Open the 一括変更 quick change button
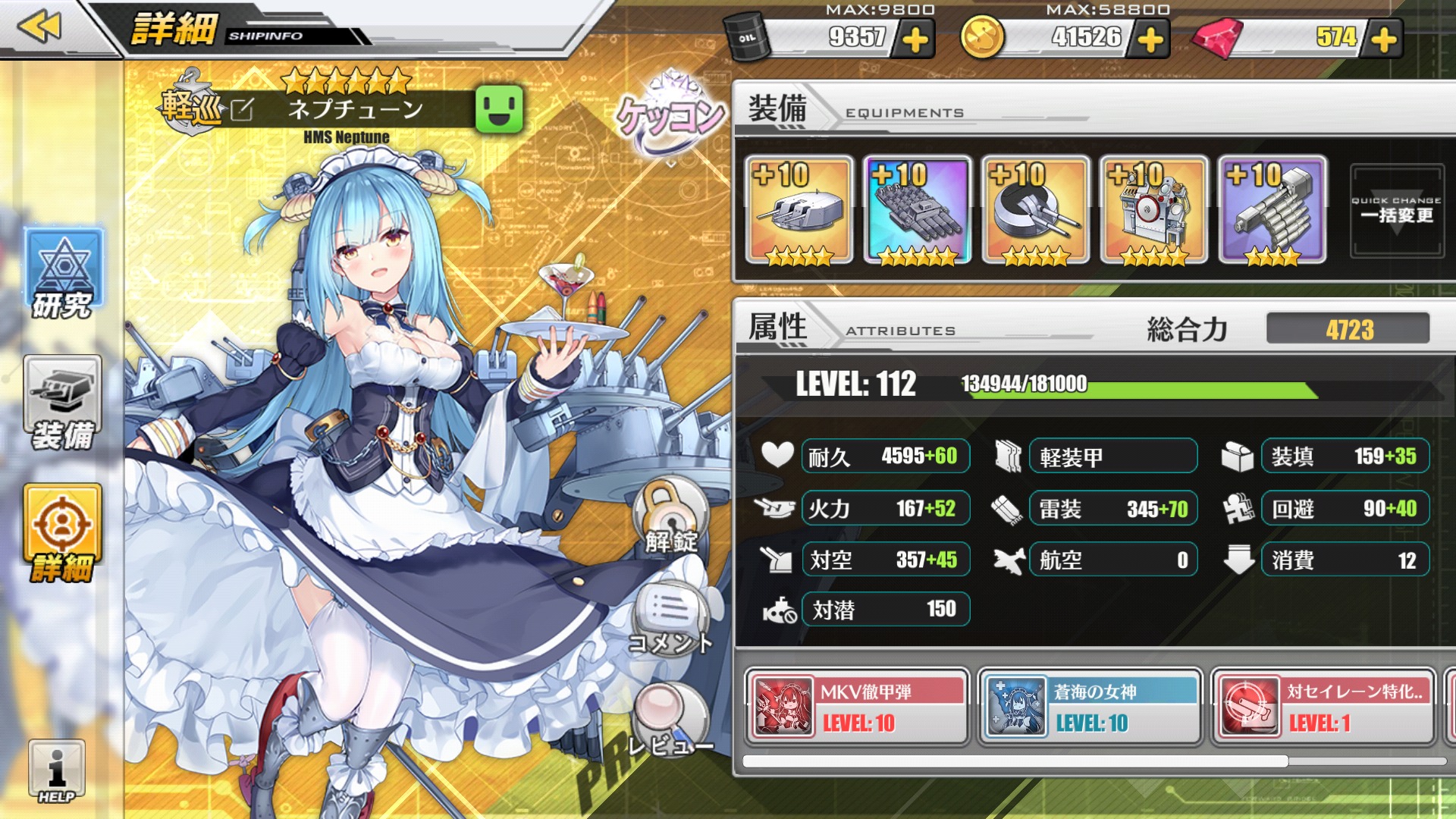 tap(1396, 211)
